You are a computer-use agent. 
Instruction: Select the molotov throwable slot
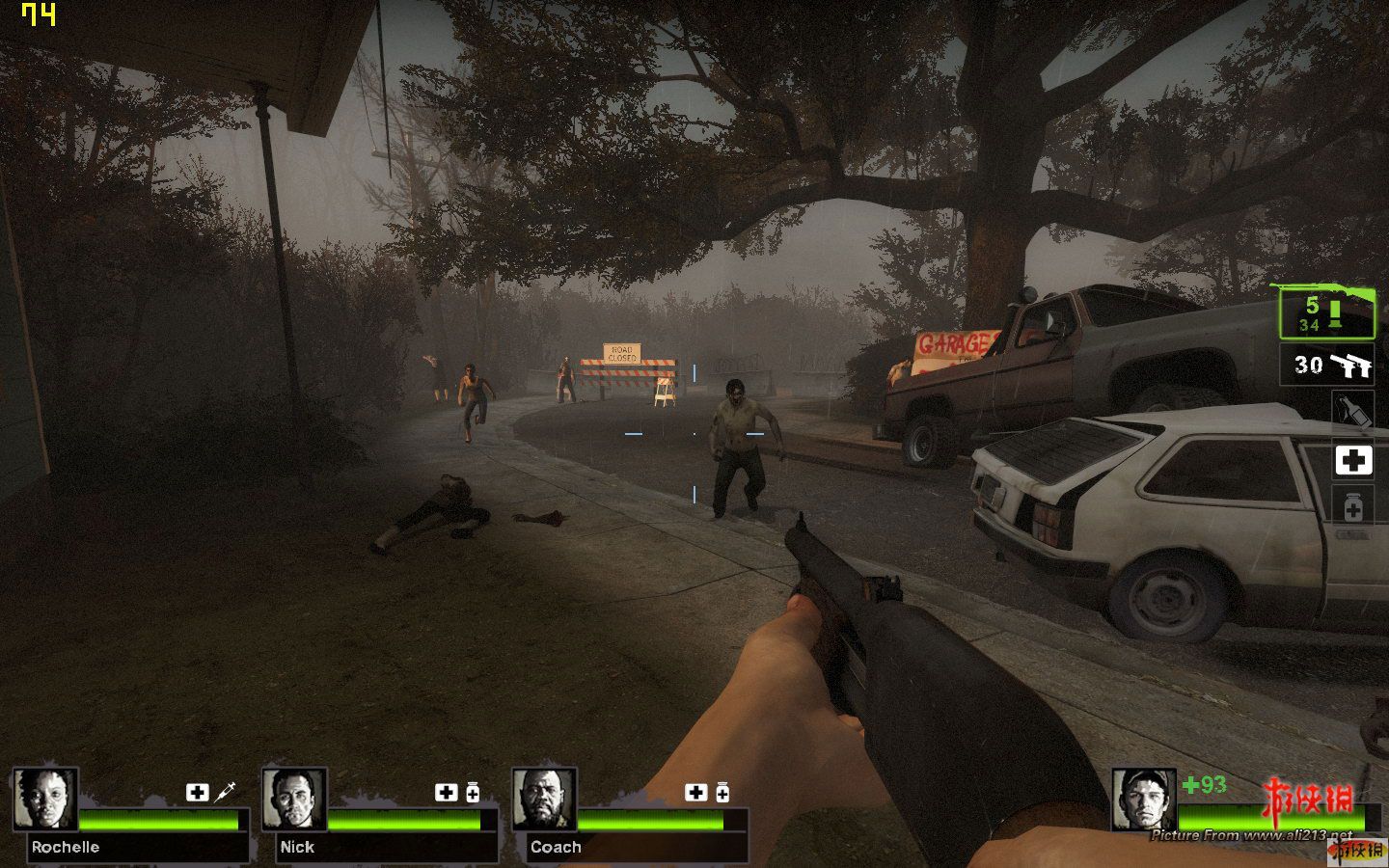point(1352,411)
